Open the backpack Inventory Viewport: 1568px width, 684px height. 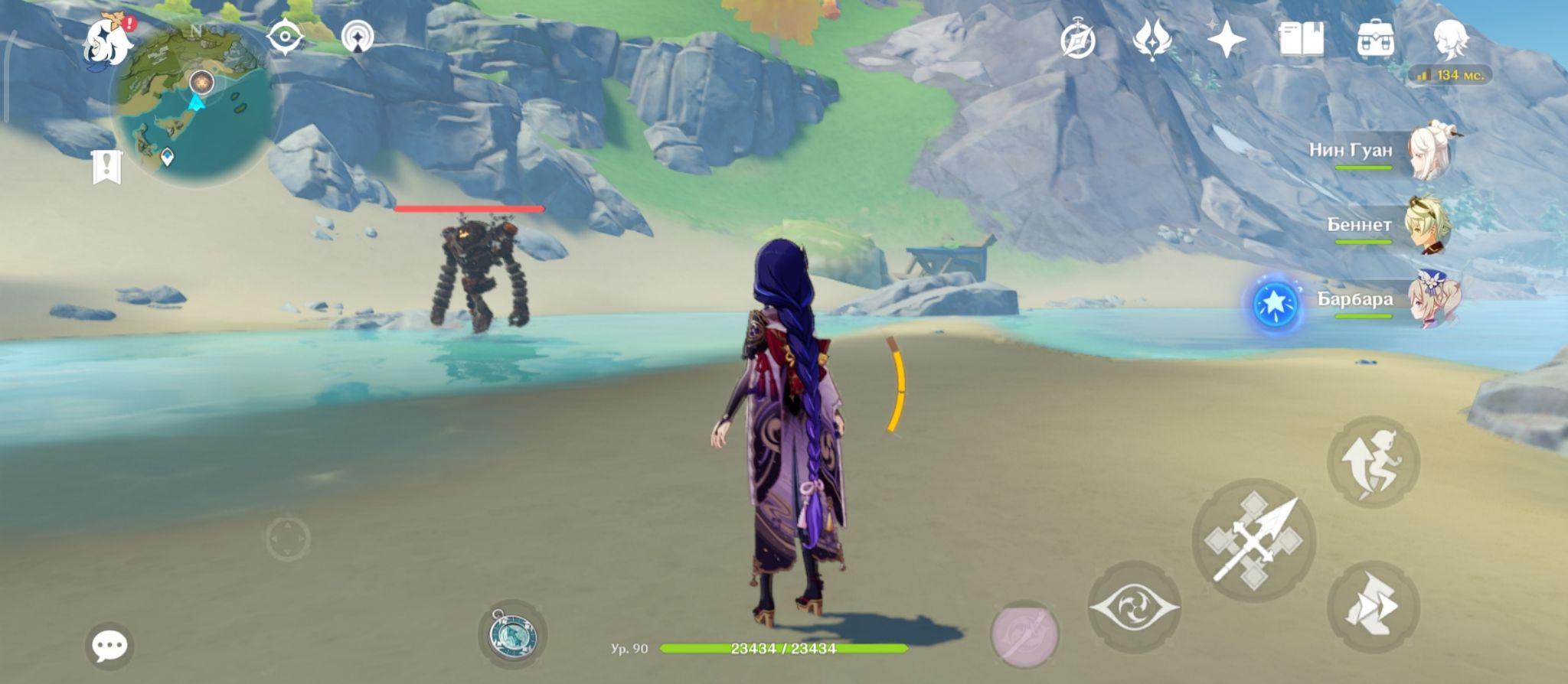(x=1375, y=39)
